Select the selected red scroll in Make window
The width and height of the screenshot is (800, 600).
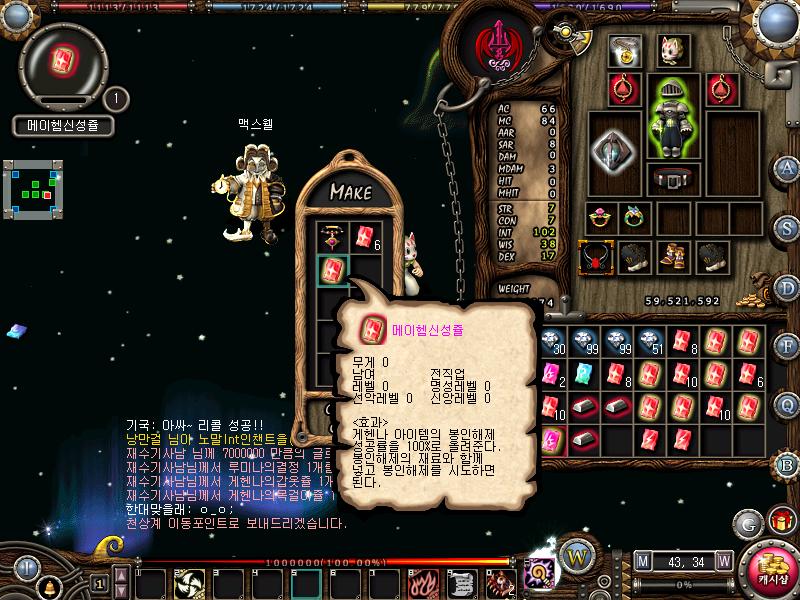[332, 269]
